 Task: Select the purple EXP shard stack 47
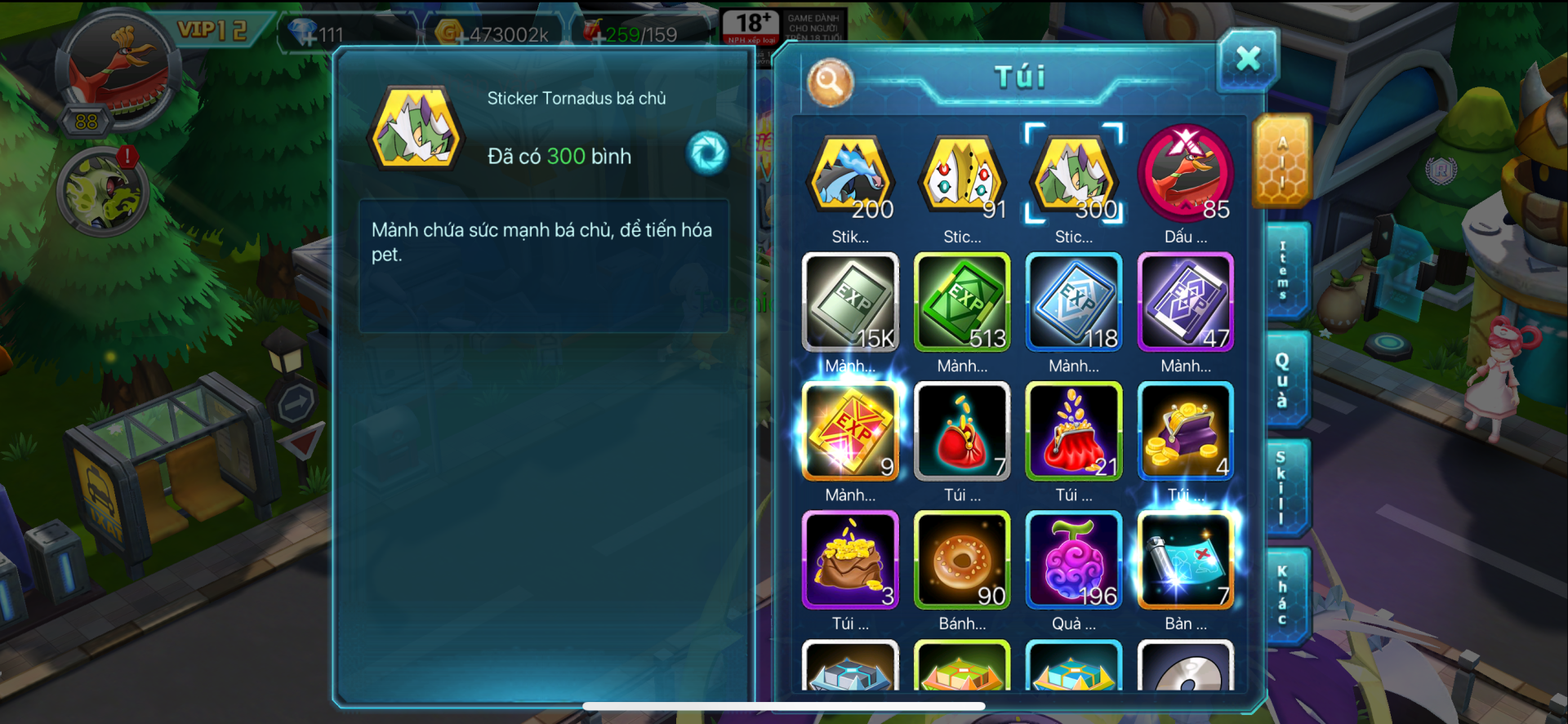click(1186, 303)
